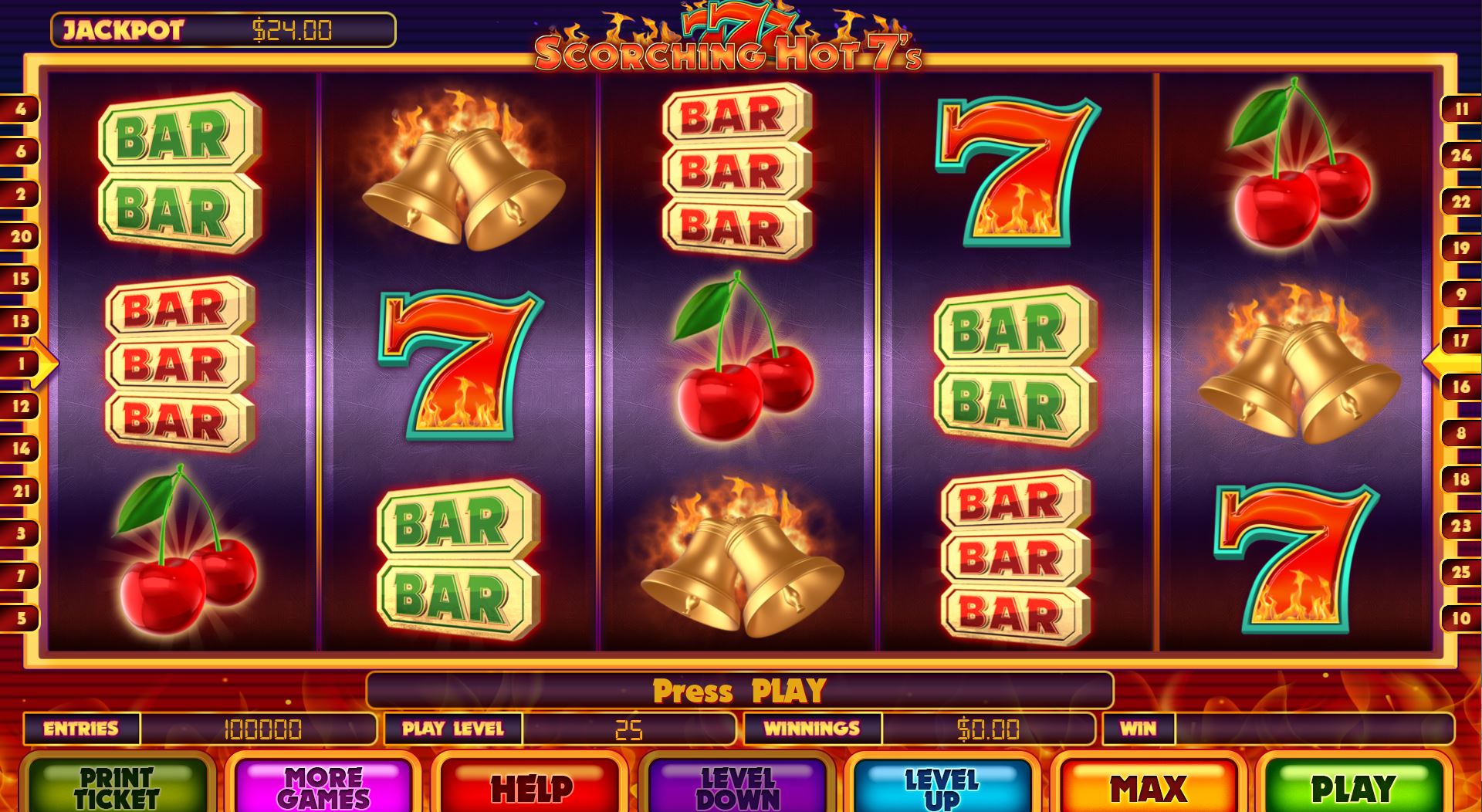Select payline marker number 11

click(x=1460, y=110)
